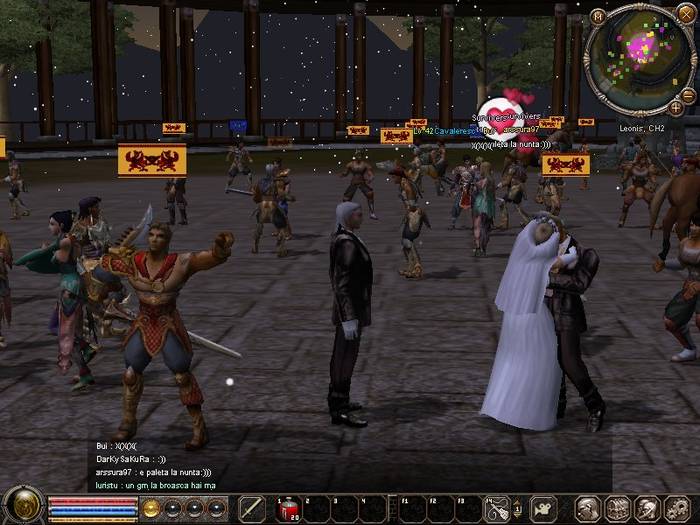
Task: Zoom in the minimap with the plus button
Action: pos(676,107)
